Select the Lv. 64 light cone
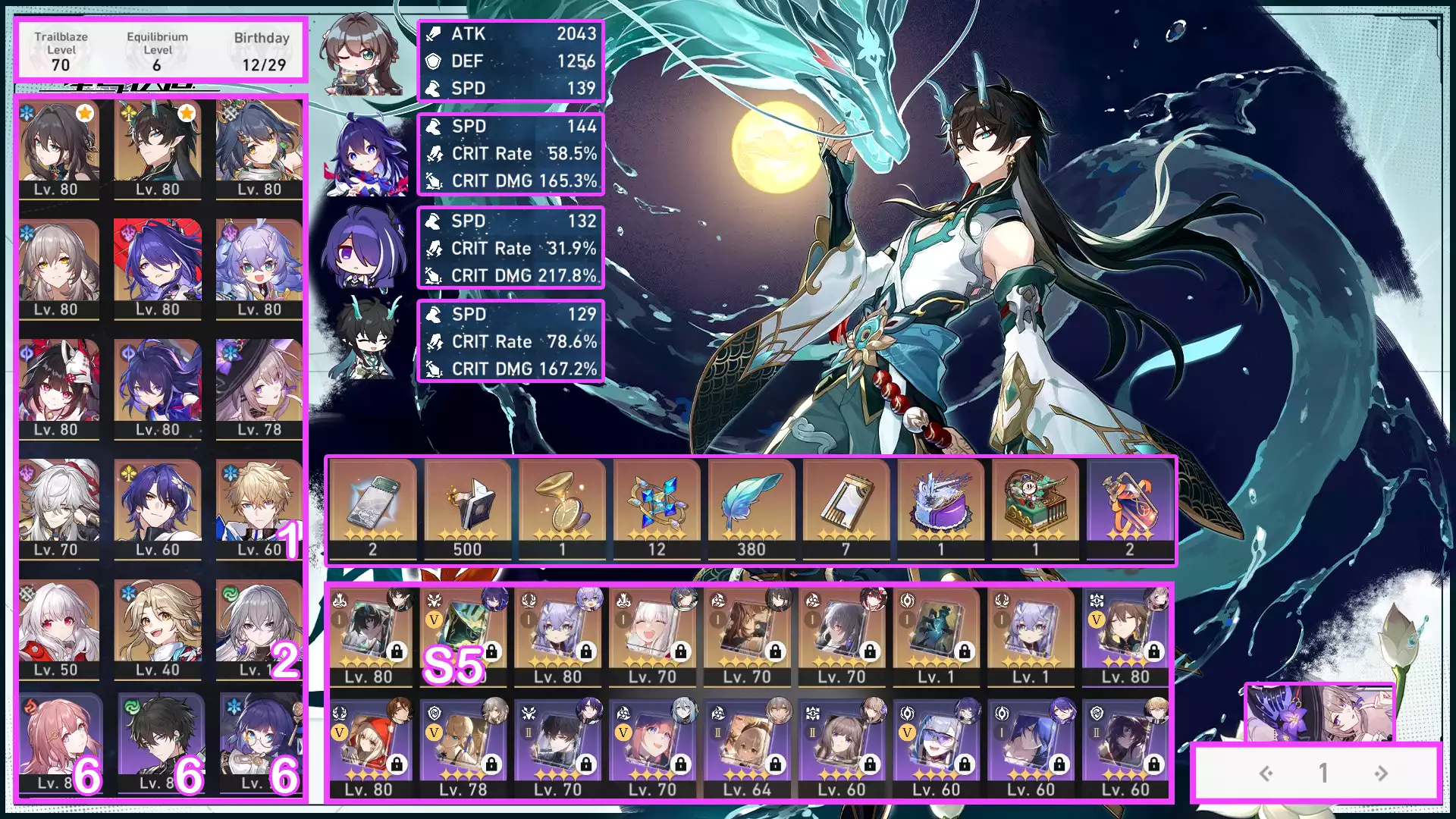The width and height of the screenshot is (1456, 819). [x=747, y=747]
